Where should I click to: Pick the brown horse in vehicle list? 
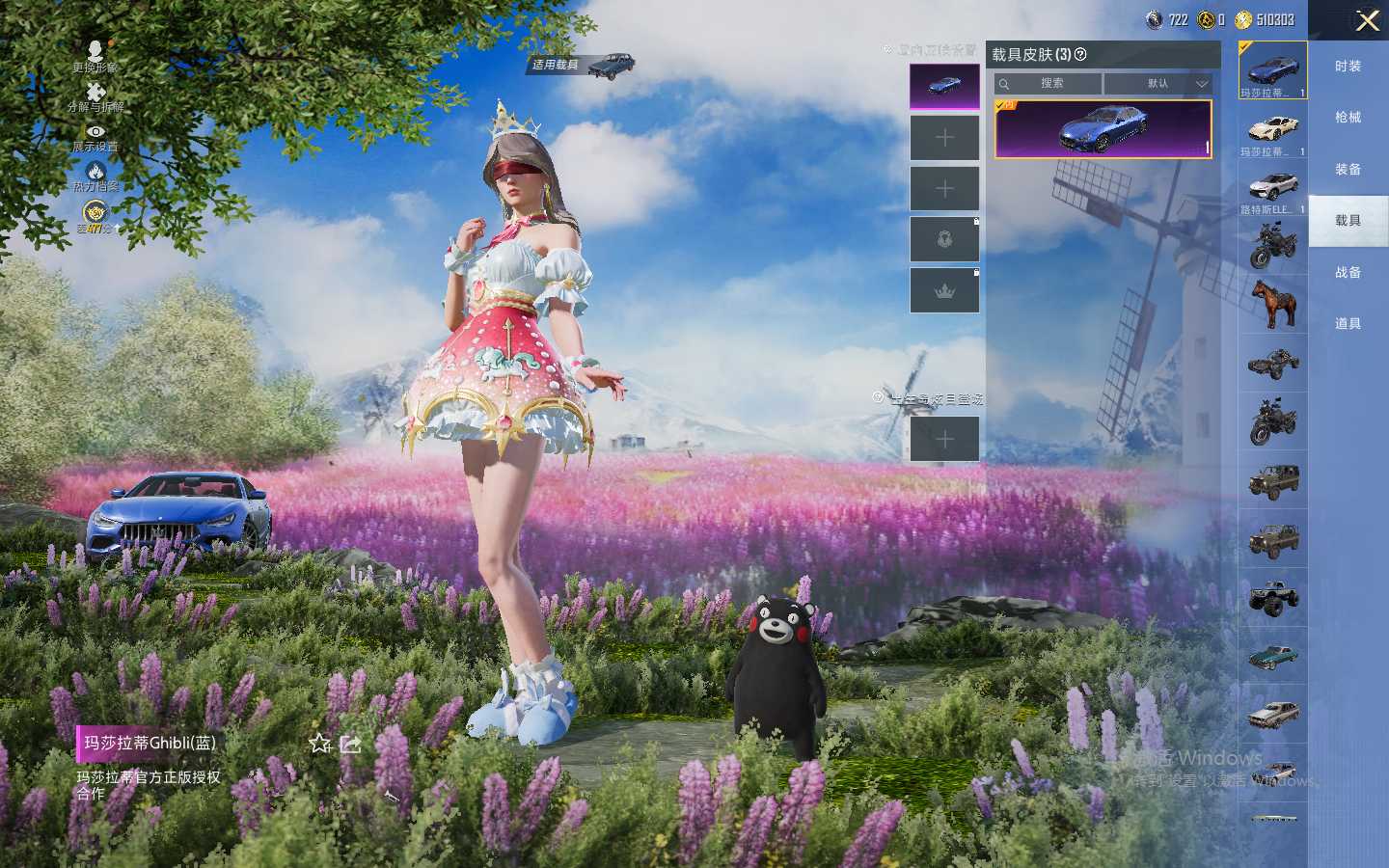click(x=1272, y=303)
